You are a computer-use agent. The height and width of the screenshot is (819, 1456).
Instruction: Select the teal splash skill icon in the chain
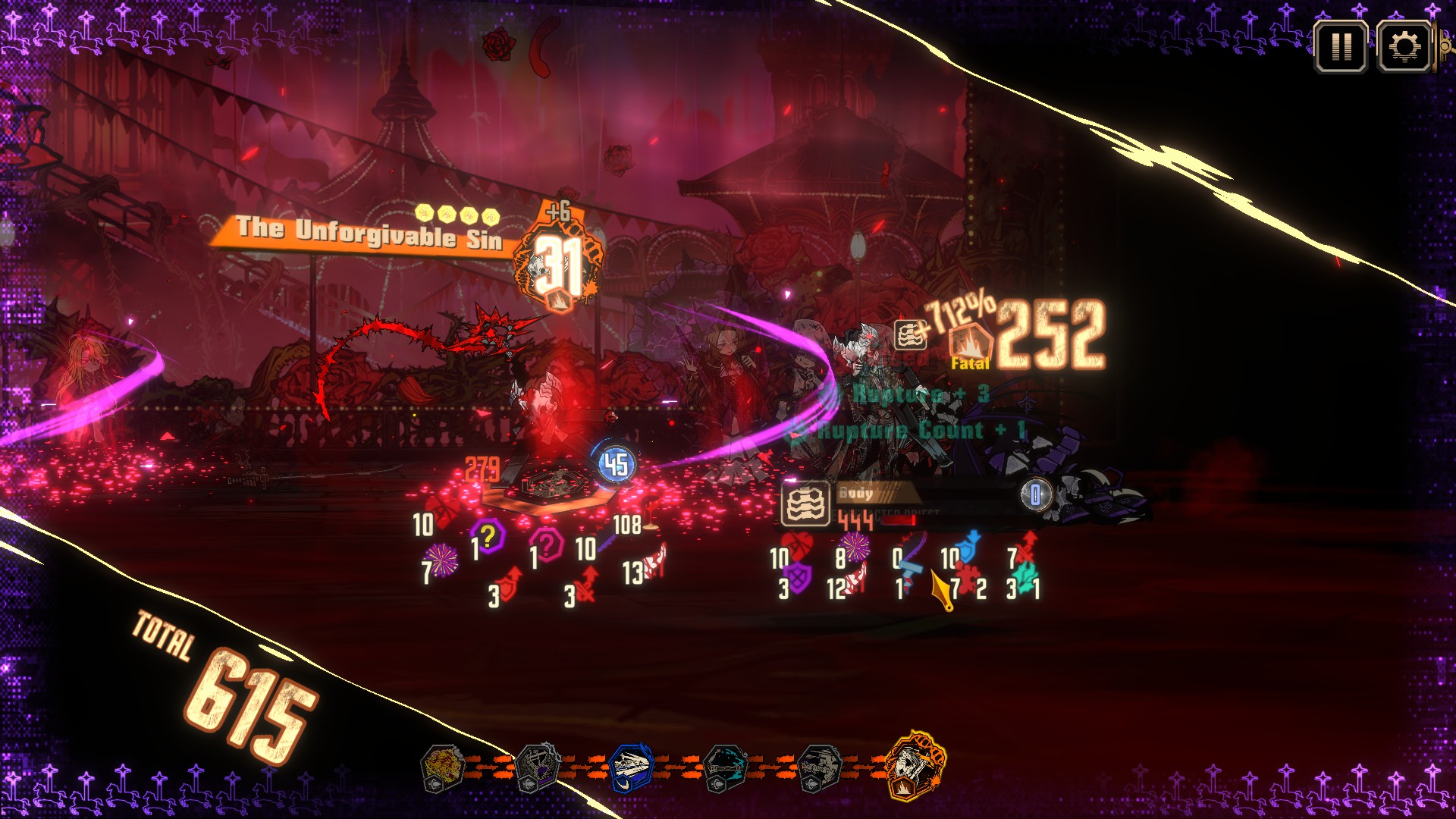(x=726, y=767)
